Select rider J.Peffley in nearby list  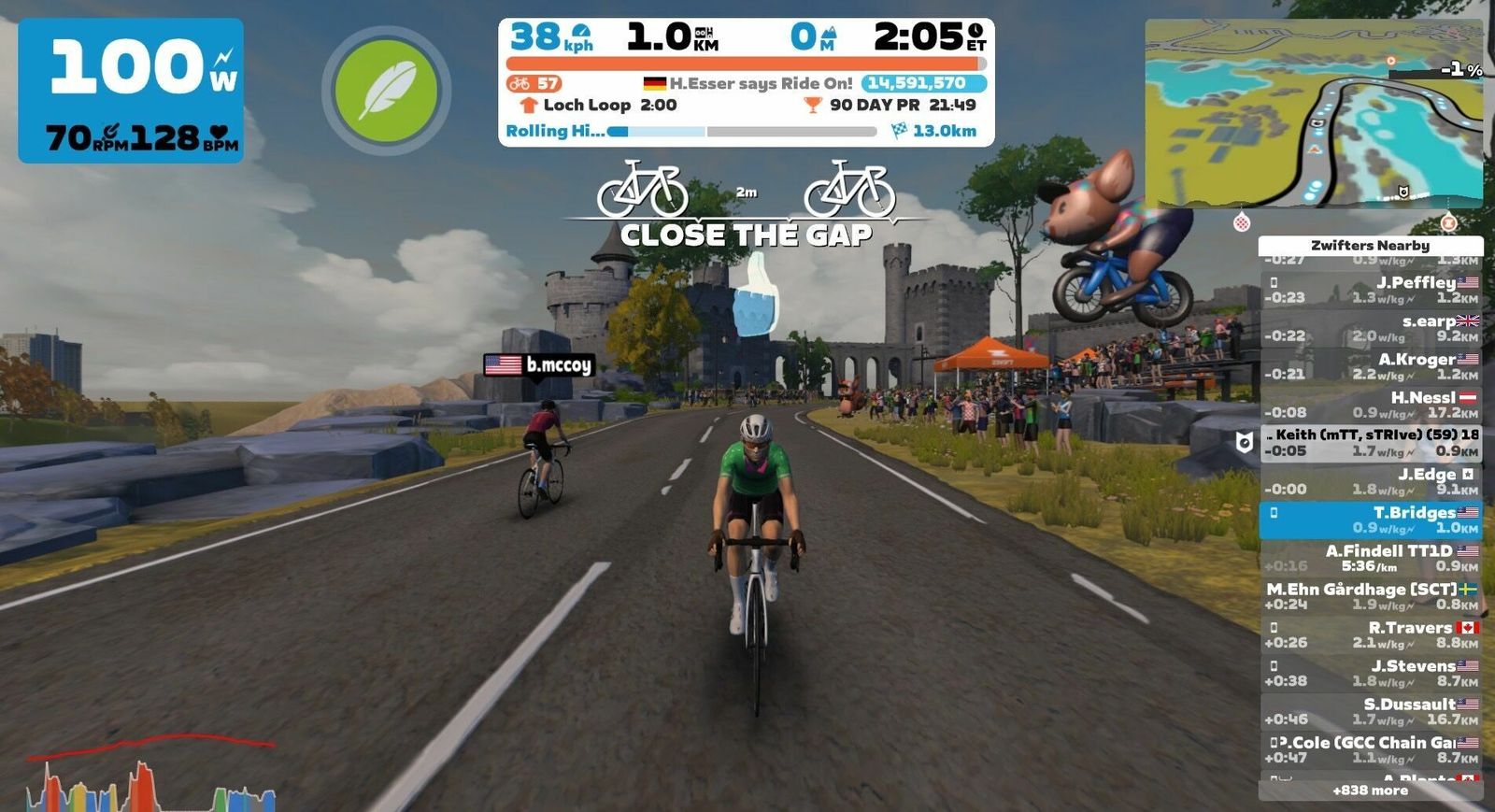[x=1370, y=290]
